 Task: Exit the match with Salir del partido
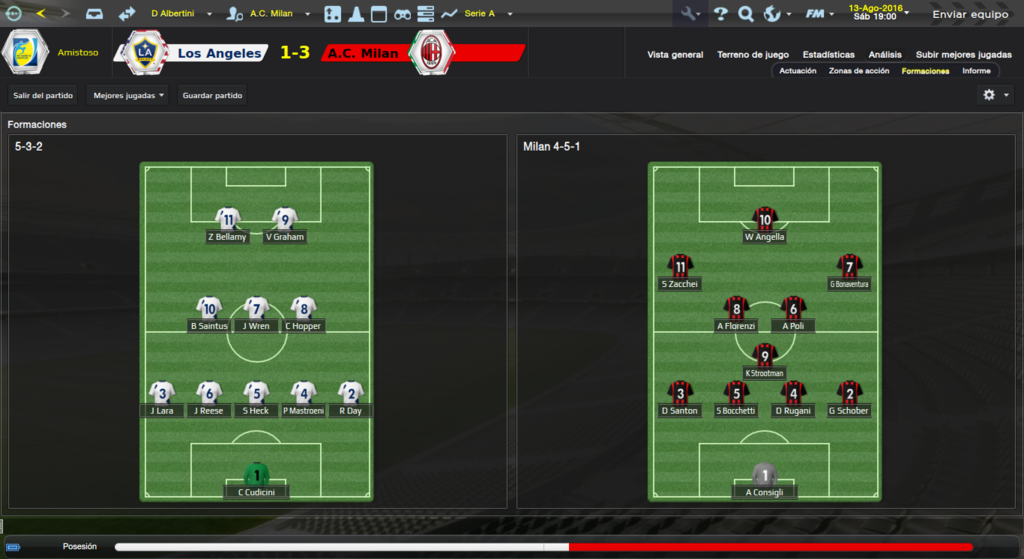point(43,95)
